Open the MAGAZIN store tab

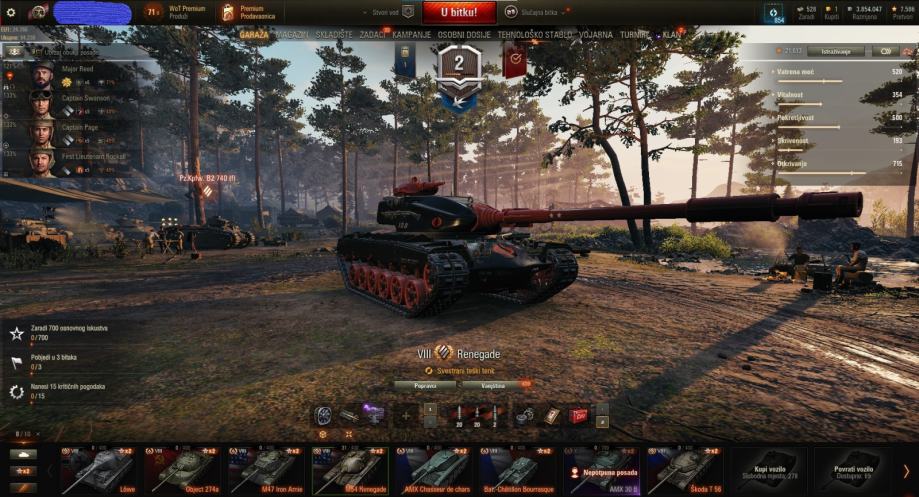[291, 34]
